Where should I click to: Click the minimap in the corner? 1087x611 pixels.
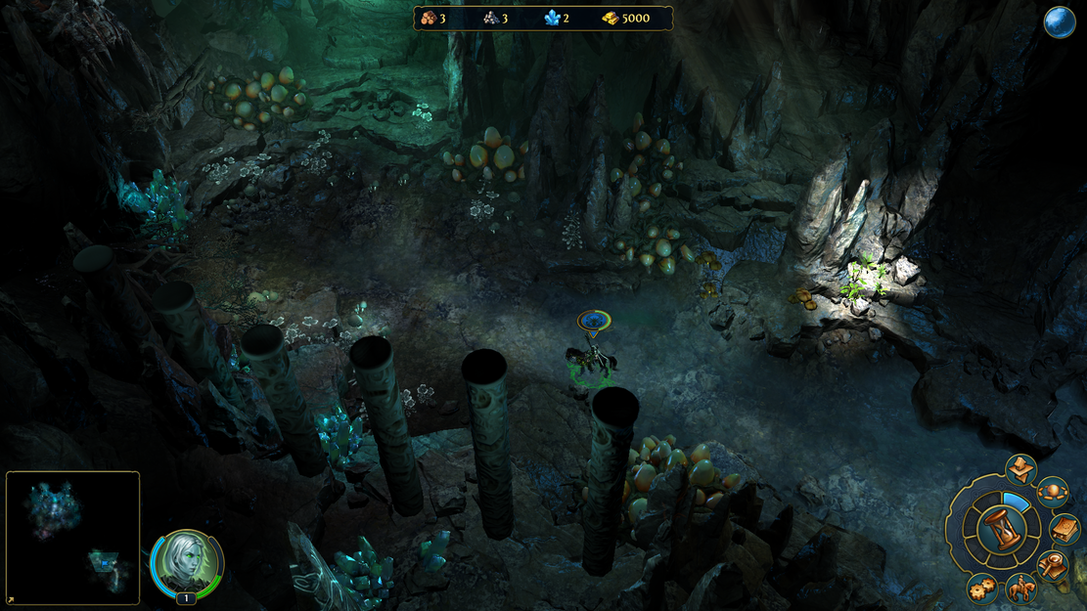coord(73,537)
